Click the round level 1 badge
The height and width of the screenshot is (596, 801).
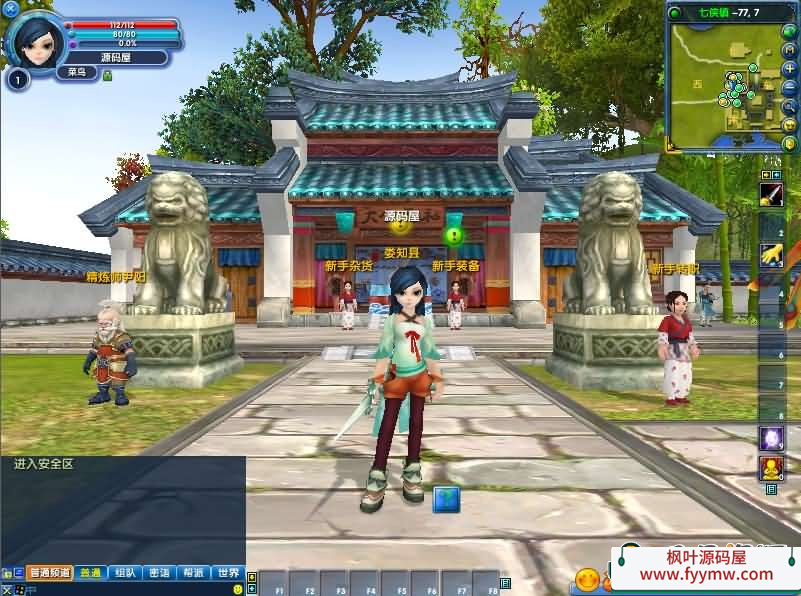click(x=16, y=79)
